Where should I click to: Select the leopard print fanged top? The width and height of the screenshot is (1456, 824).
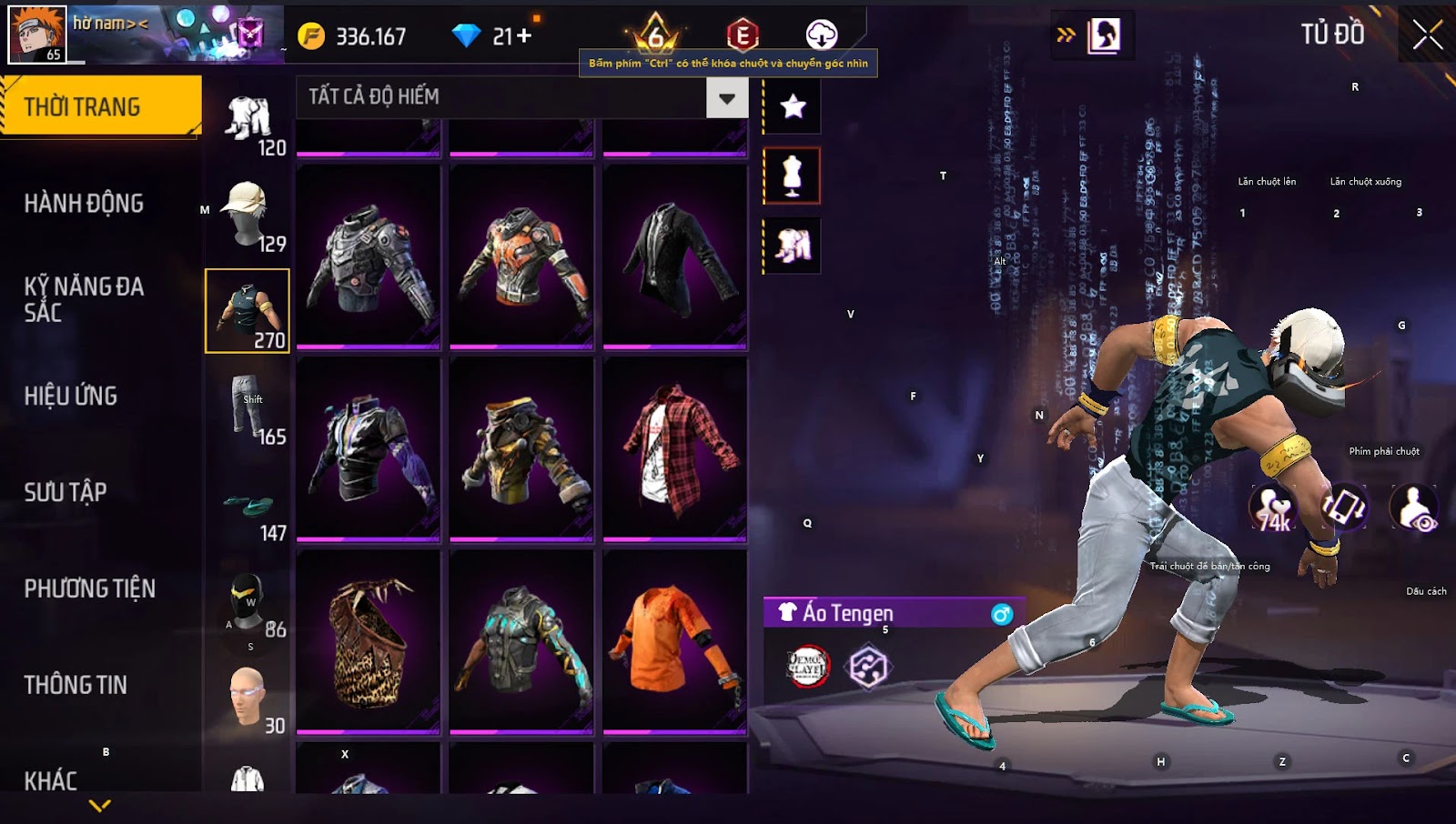369,641
